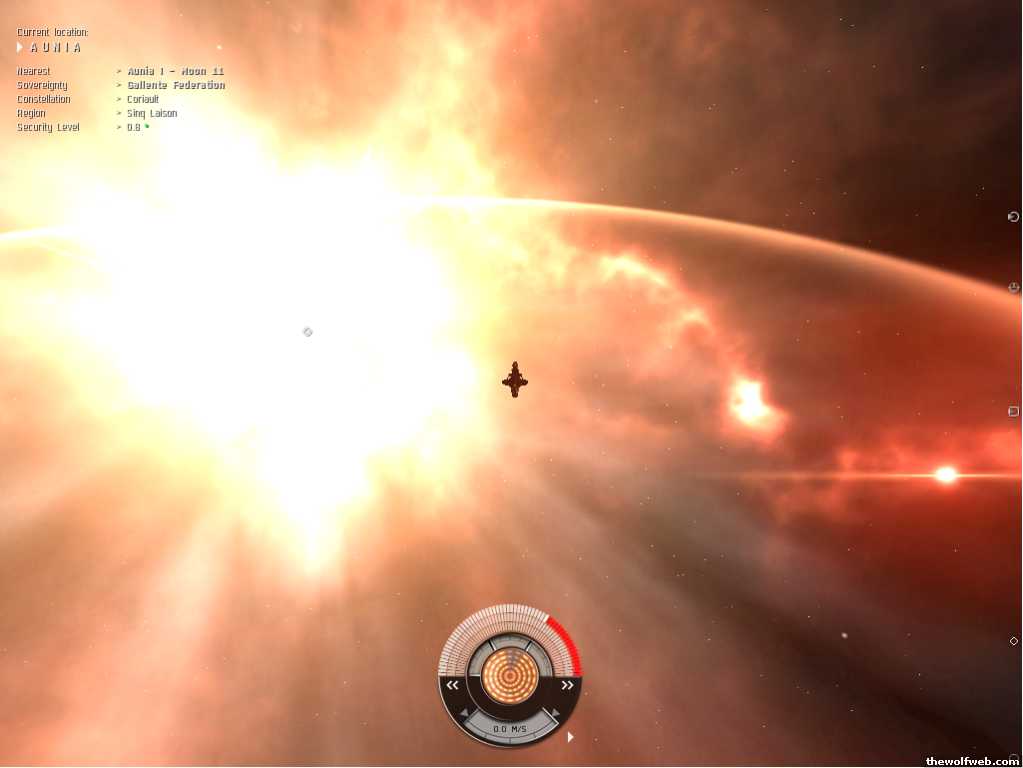Open the AUNIA current location arrow

[20, 47]
